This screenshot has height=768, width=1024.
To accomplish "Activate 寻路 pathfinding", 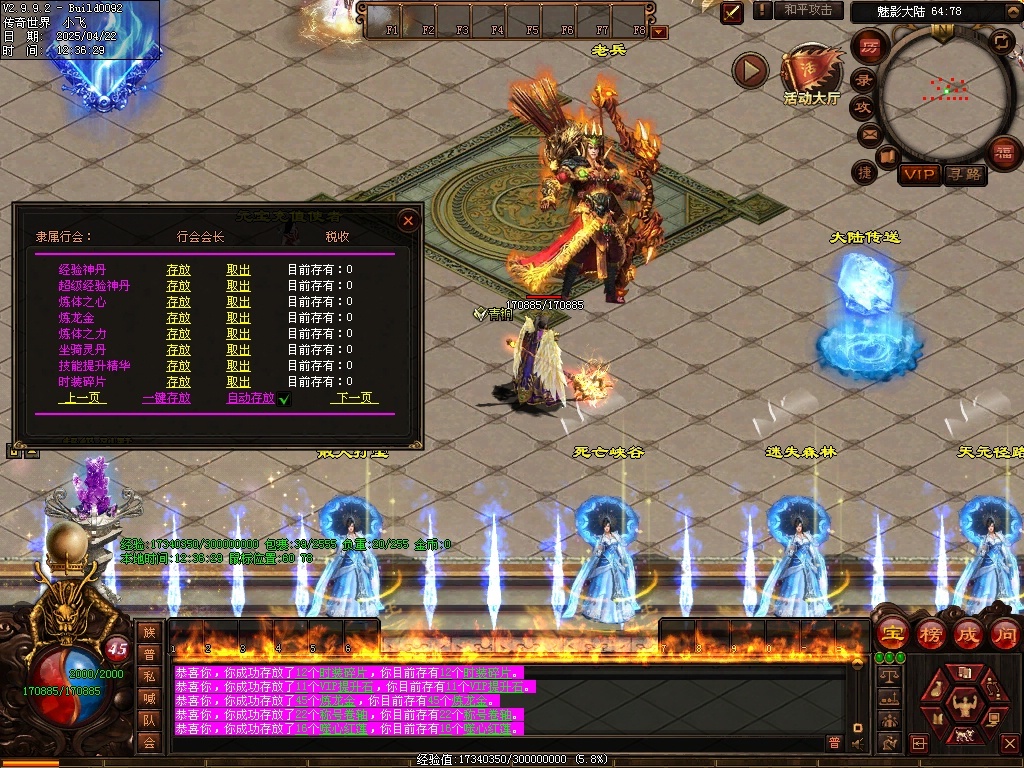I will coord(965,174).
